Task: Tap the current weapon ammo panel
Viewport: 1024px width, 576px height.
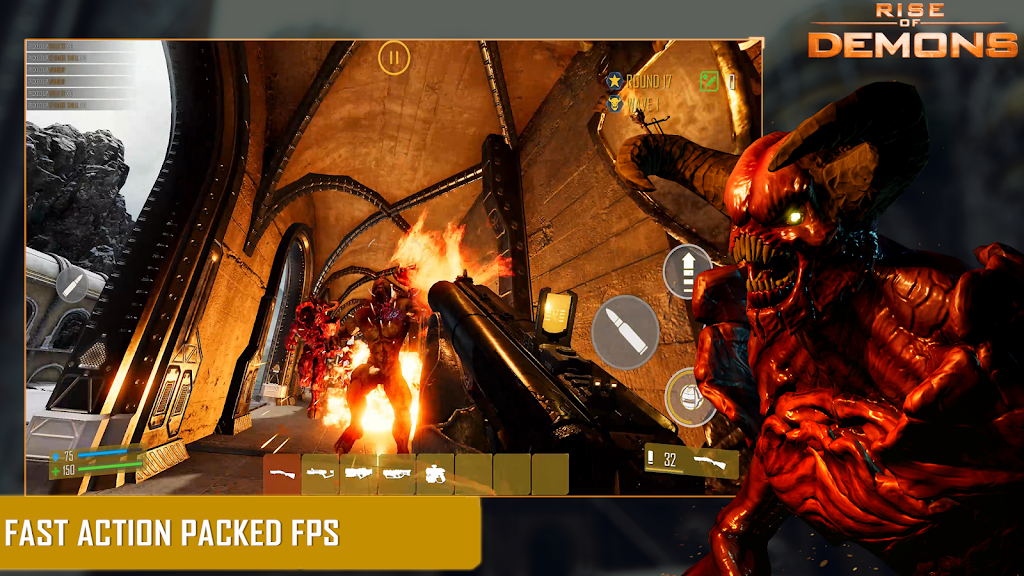Action: 691,461
